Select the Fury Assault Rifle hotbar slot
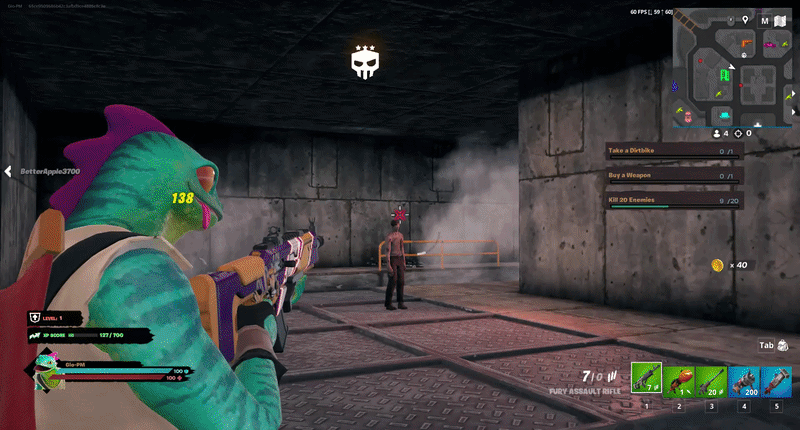Viewport: 800px width, 430px height. point(647,381)
